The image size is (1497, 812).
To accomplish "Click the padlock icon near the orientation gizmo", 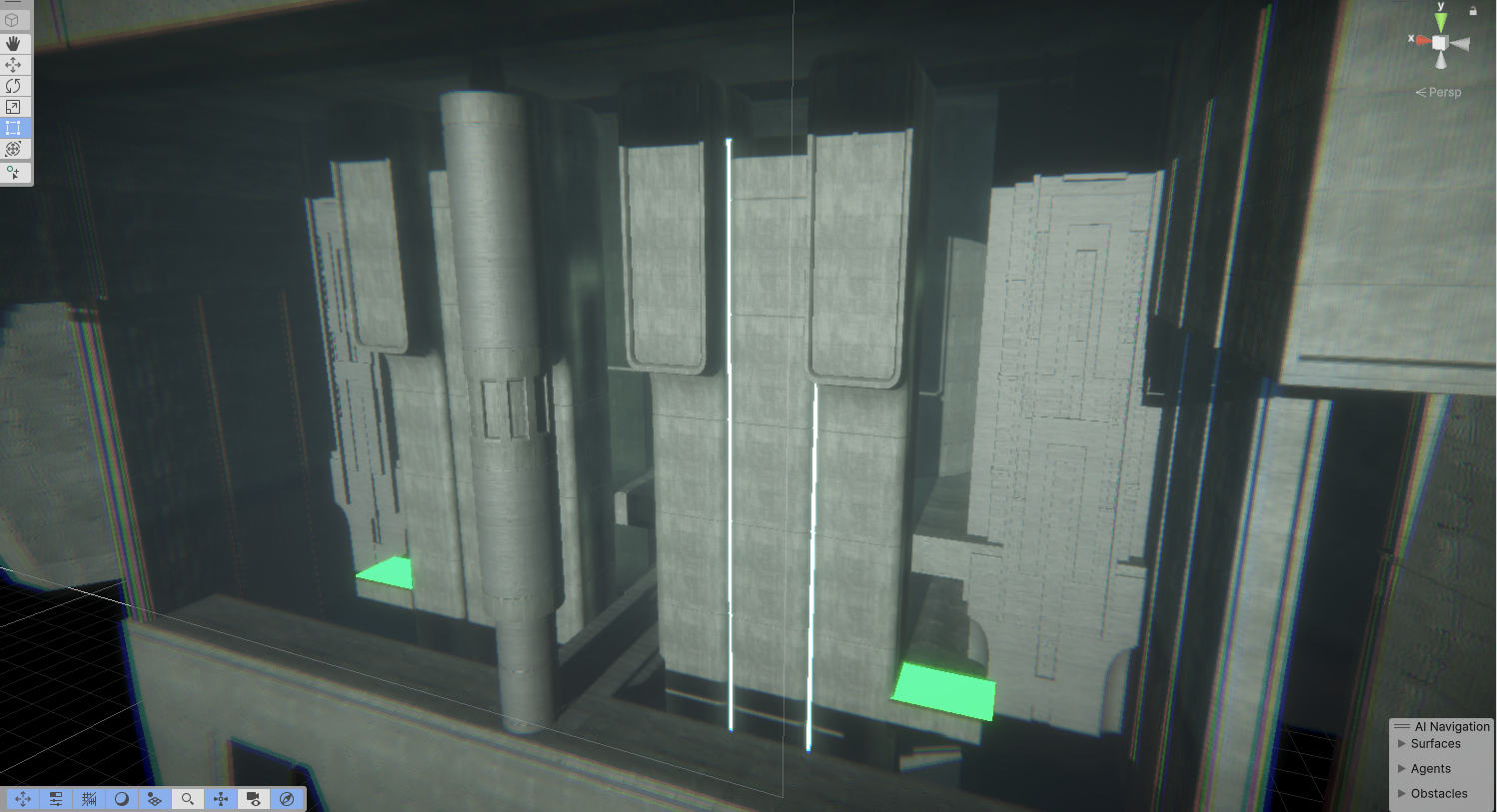I will (x=1473, y=12).
